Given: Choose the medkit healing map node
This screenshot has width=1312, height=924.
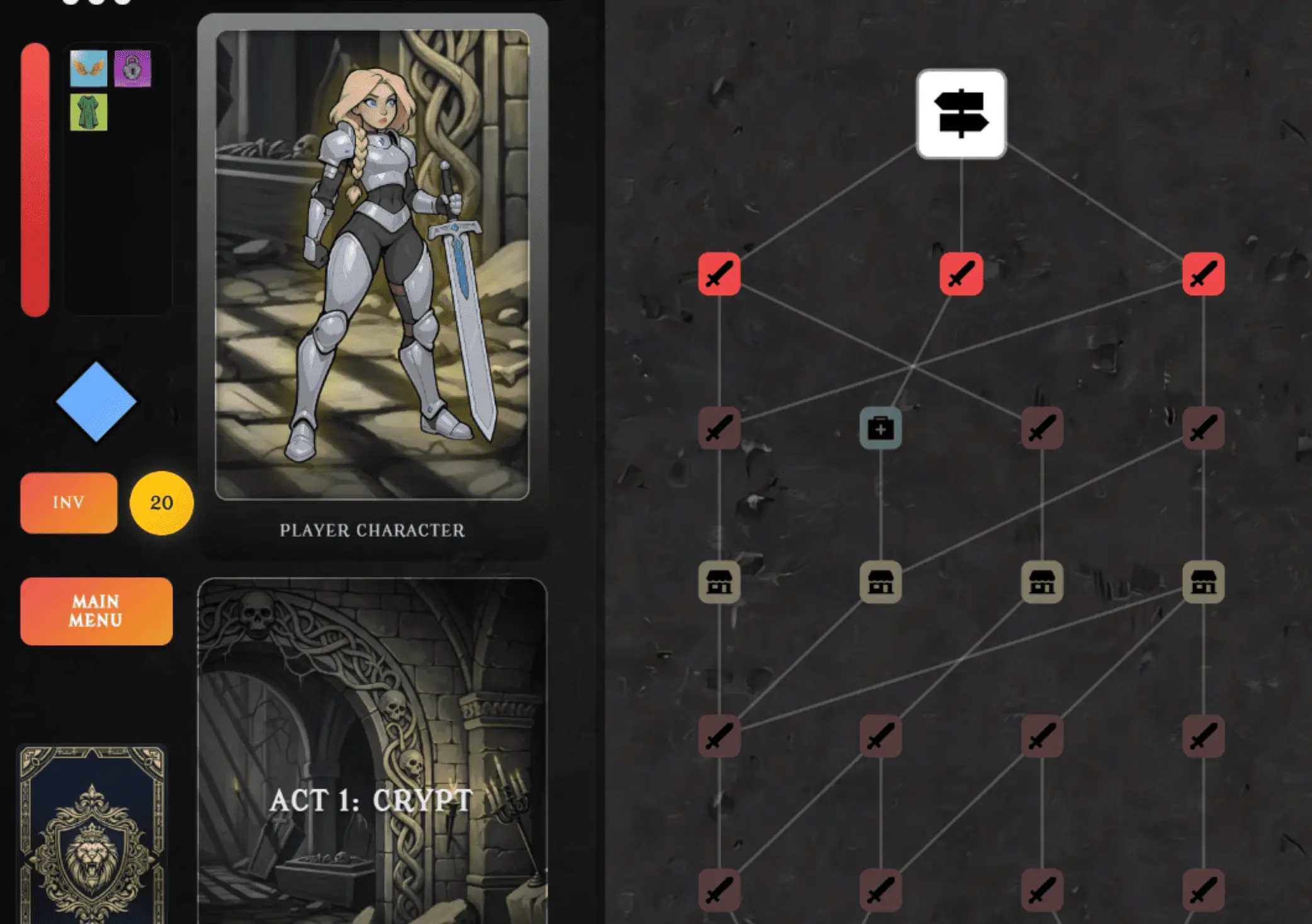Looking at the screenshot, I should (880, 429).
